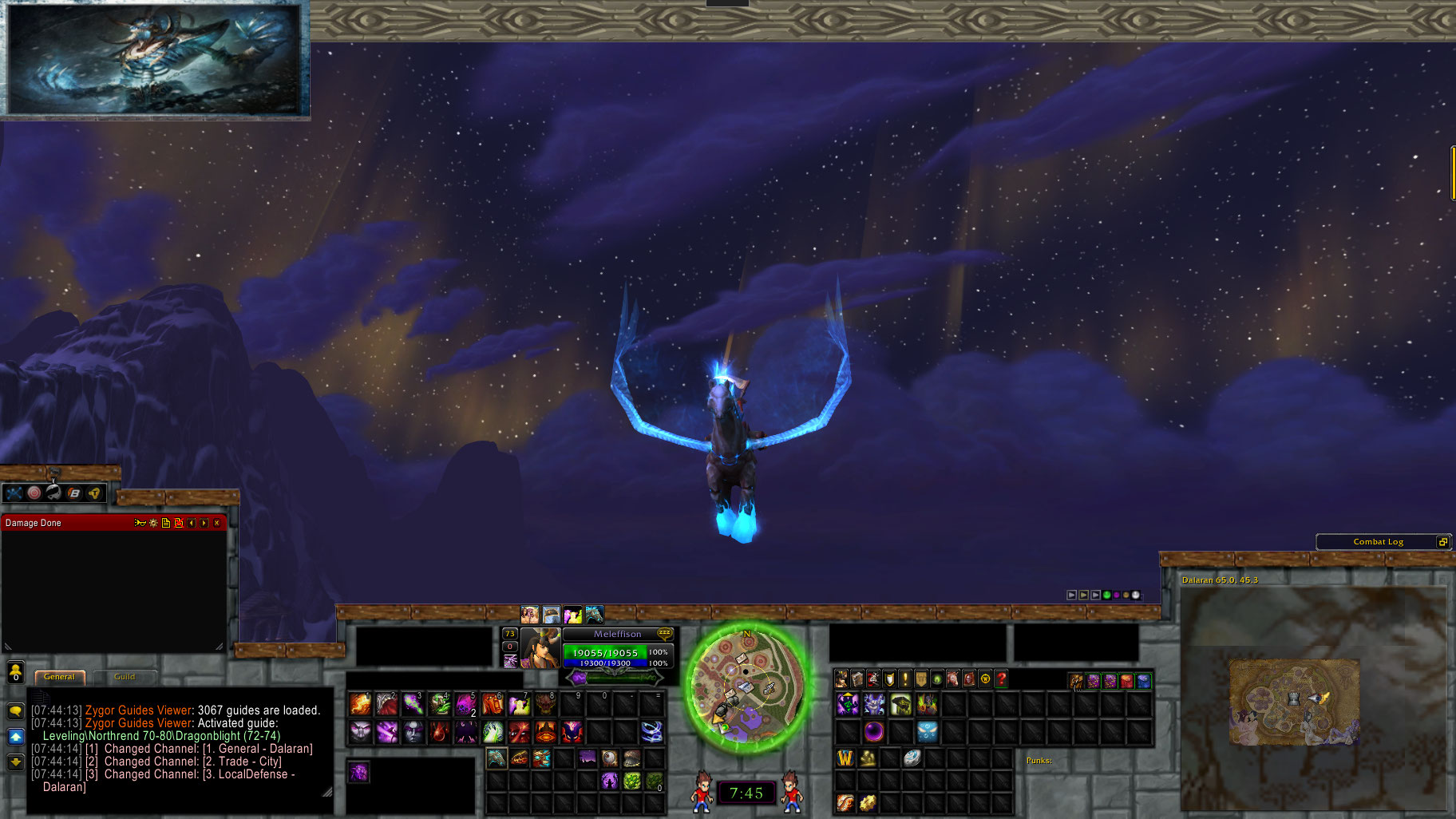Viewport: 1456px width, 819px height.
Task: Toggle the white filter dot near the minimap
Action: (x=1136, y=595)
